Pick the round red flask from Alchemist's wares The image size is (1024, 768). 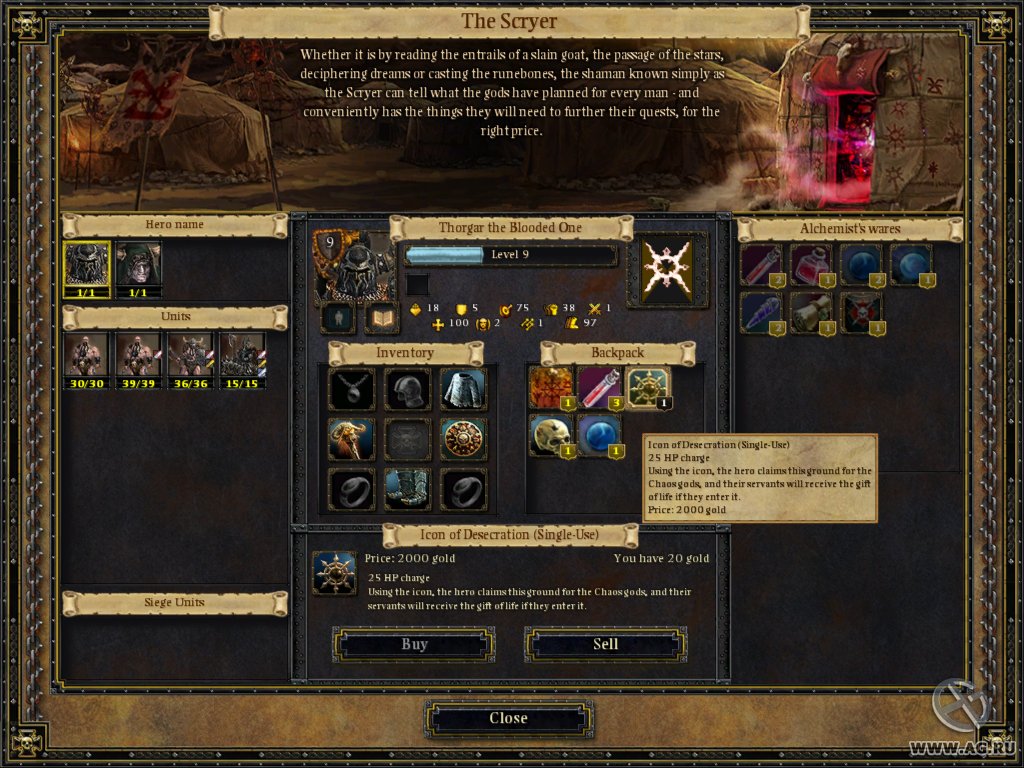pyautogui.click(x=810, y=264)
